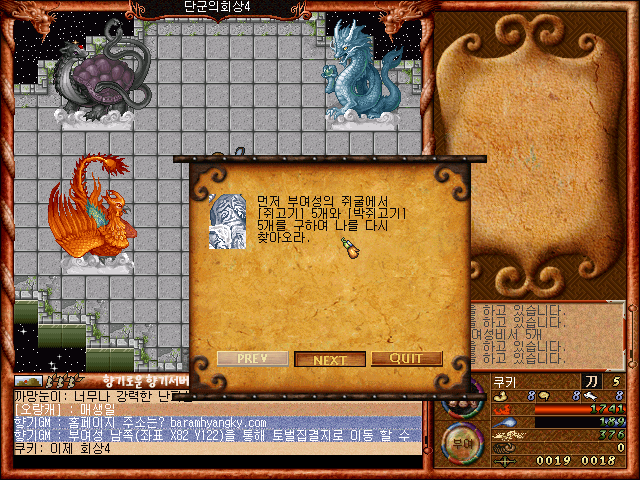Click the blank parchment panel on the right
640x480 pixels.
click(530, 150)
